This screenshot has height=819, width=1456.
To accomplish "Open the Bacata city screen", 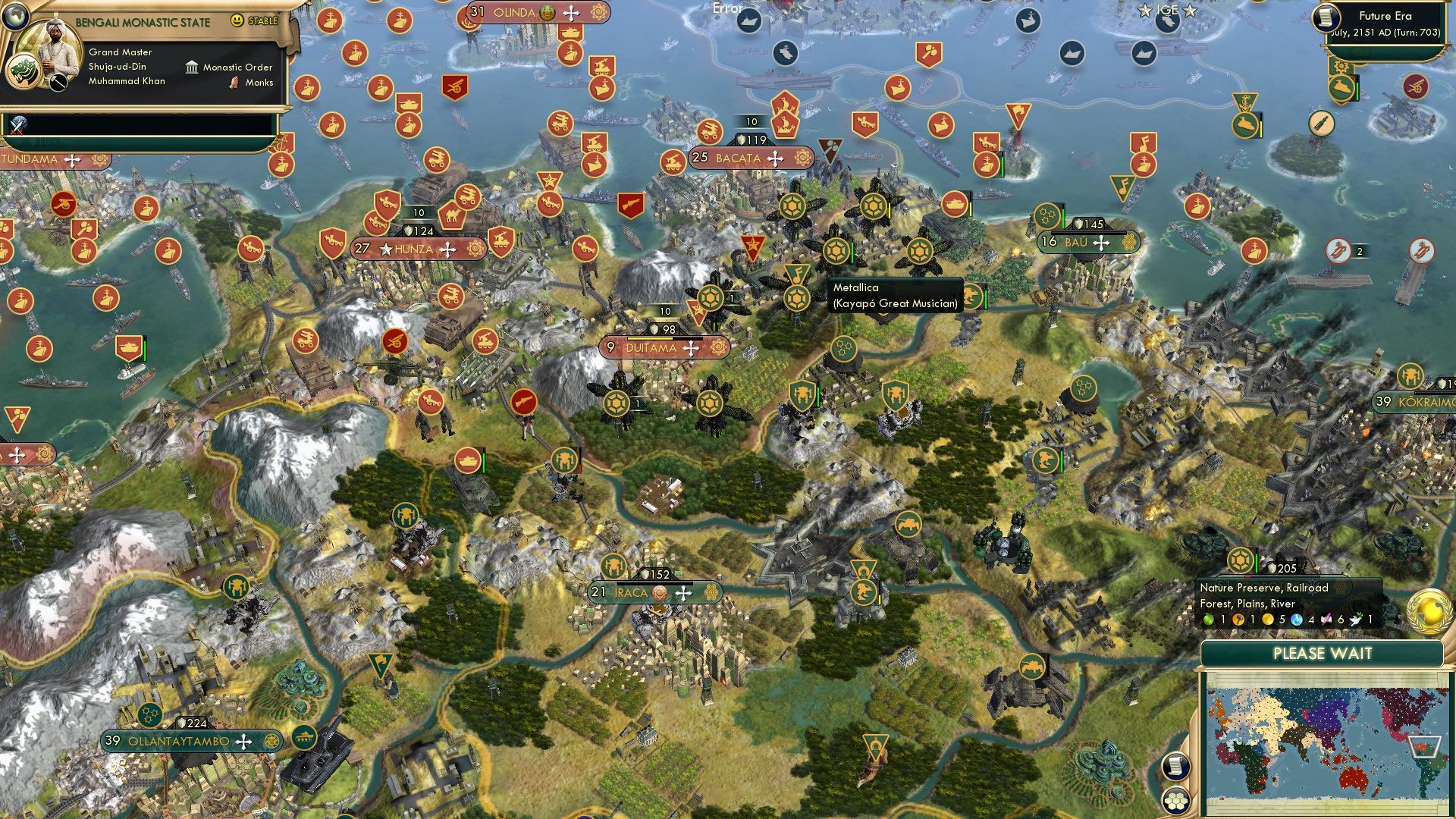I will click(739, 158).
